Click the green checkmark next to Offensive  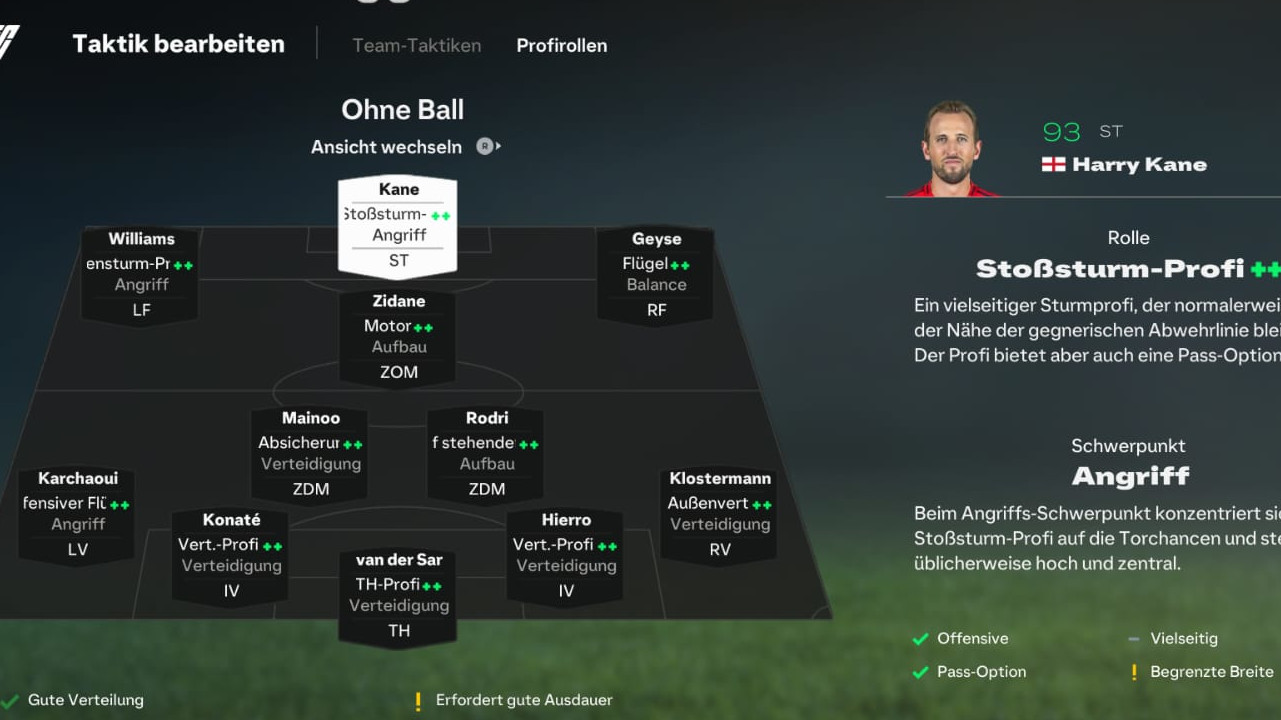[x=919, y=638]
